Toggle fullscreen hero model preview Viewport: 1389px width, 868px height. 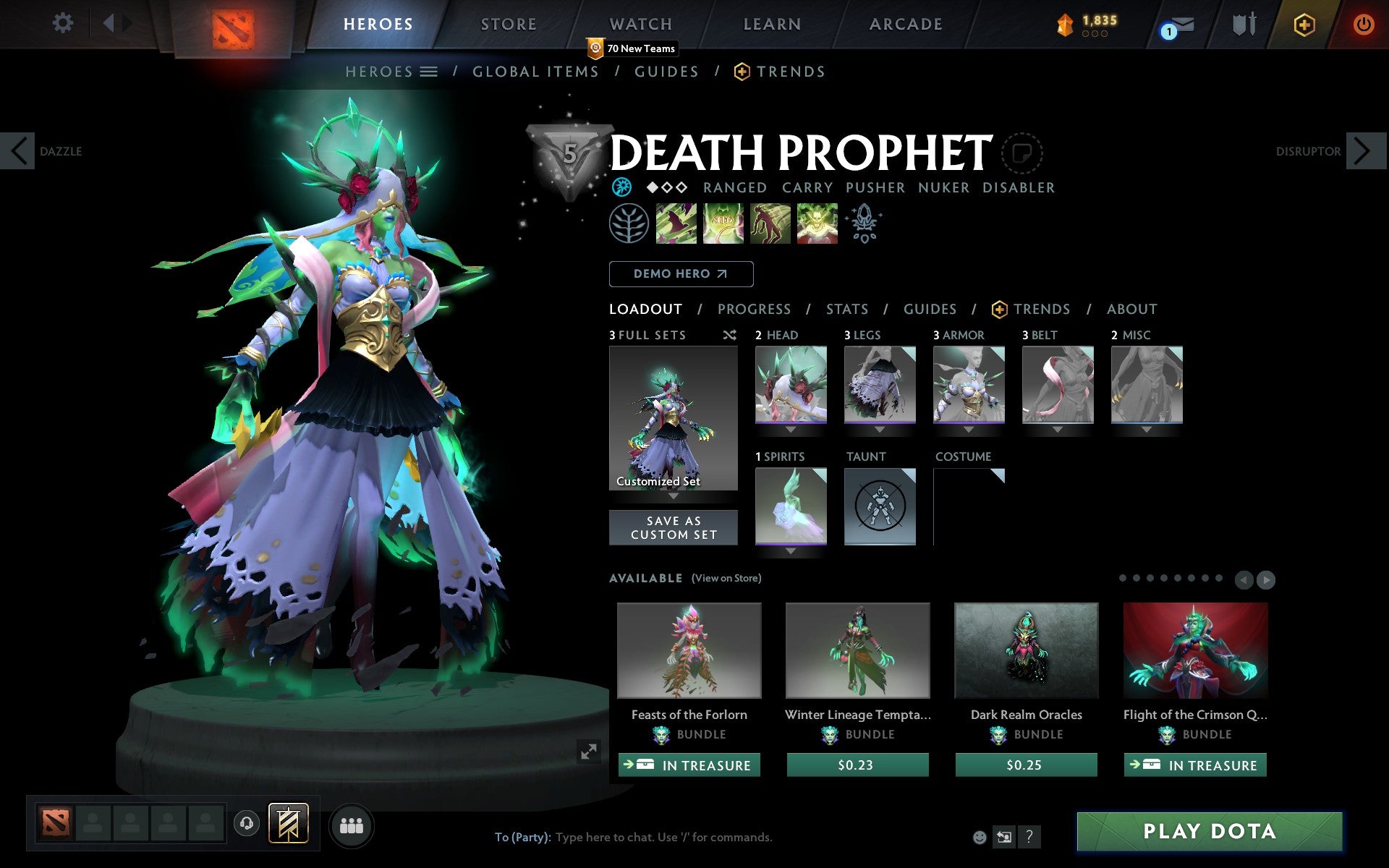[x=587, y=752]
